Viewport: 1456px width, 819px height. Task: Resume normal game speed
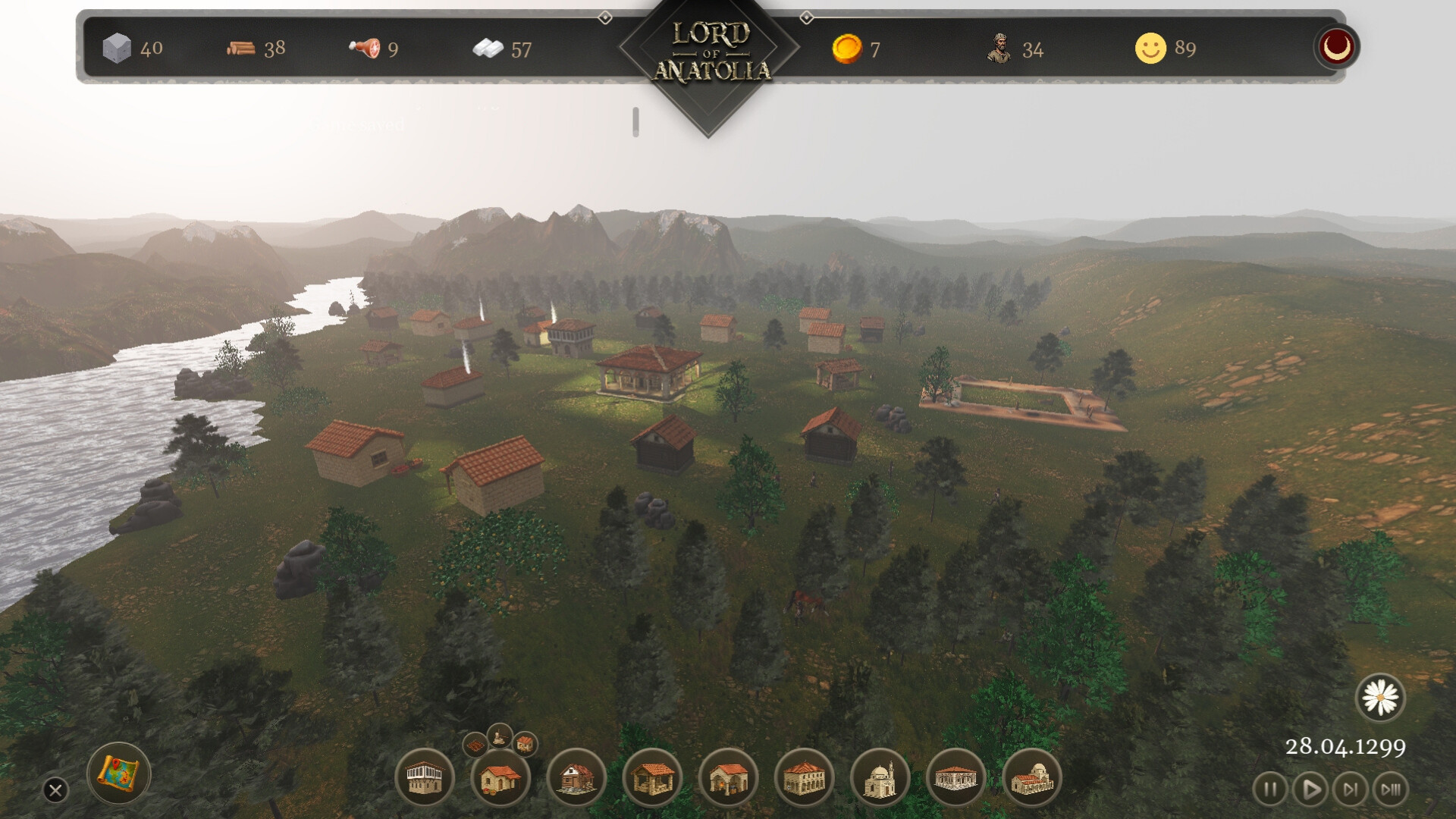click(1310, 789)
